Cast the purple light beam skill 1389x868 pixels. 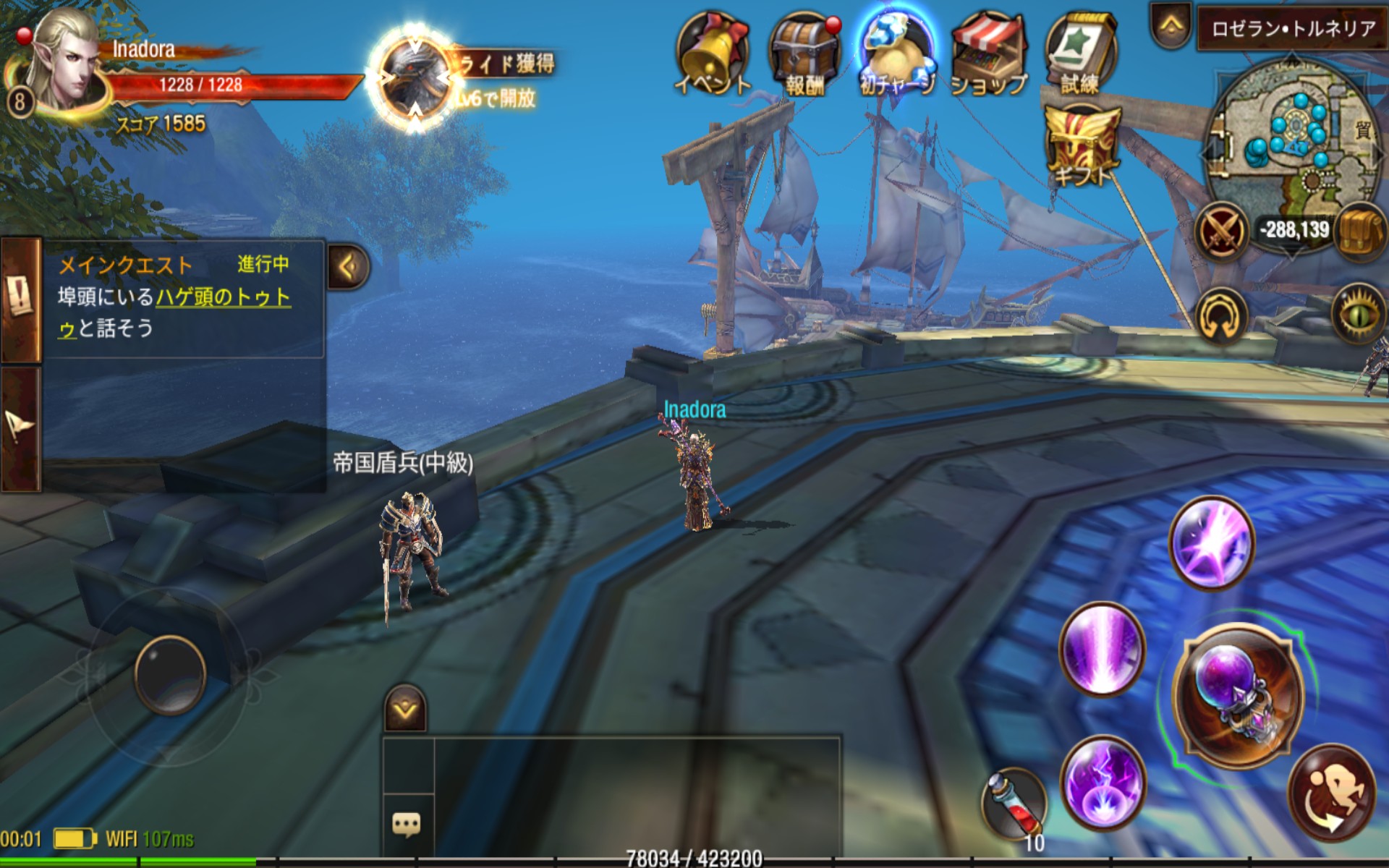coord(1101,649)
